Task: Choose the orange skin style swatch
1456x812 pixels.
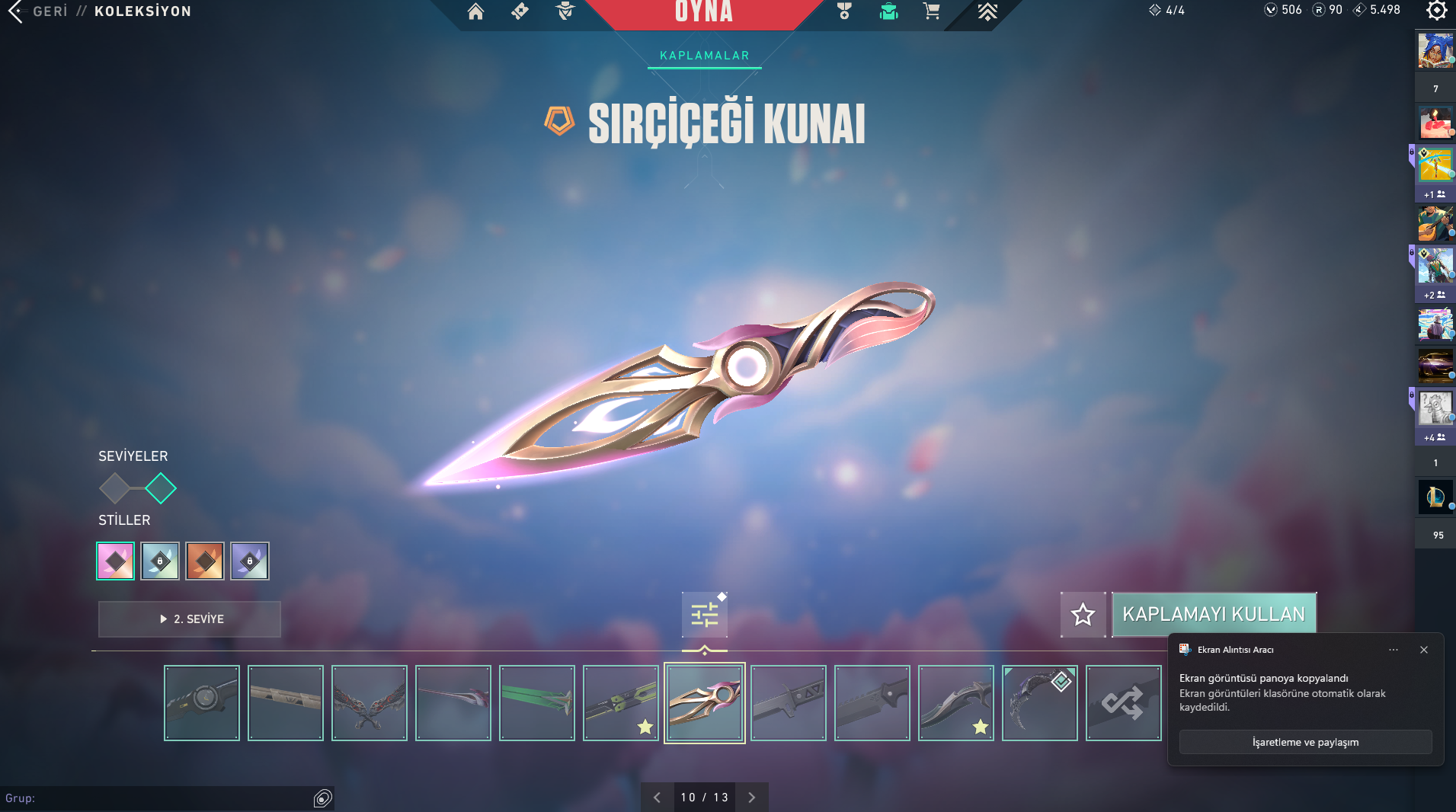Action: tap(205, 561)
